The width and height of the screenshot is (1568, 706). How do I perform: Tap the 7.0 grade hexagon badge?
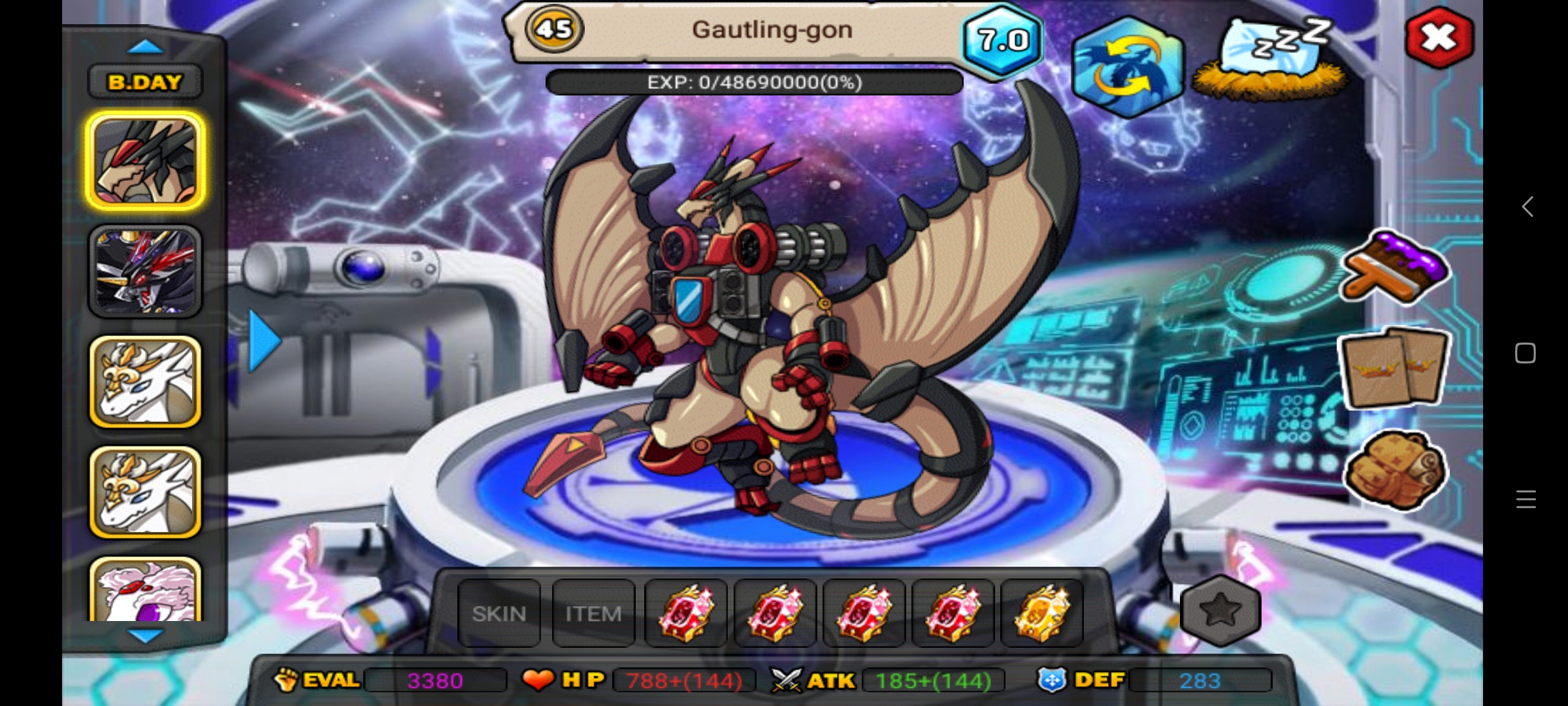[1003, 41]
